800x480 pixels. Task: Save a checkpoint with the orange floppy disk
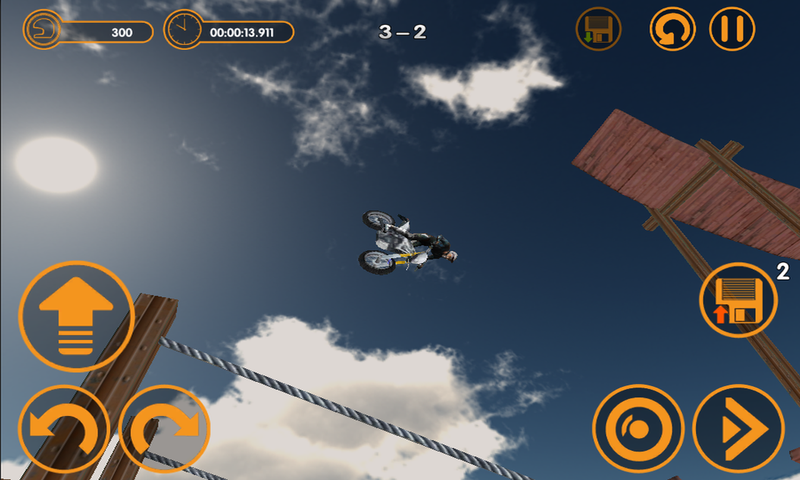pos(739,299)
